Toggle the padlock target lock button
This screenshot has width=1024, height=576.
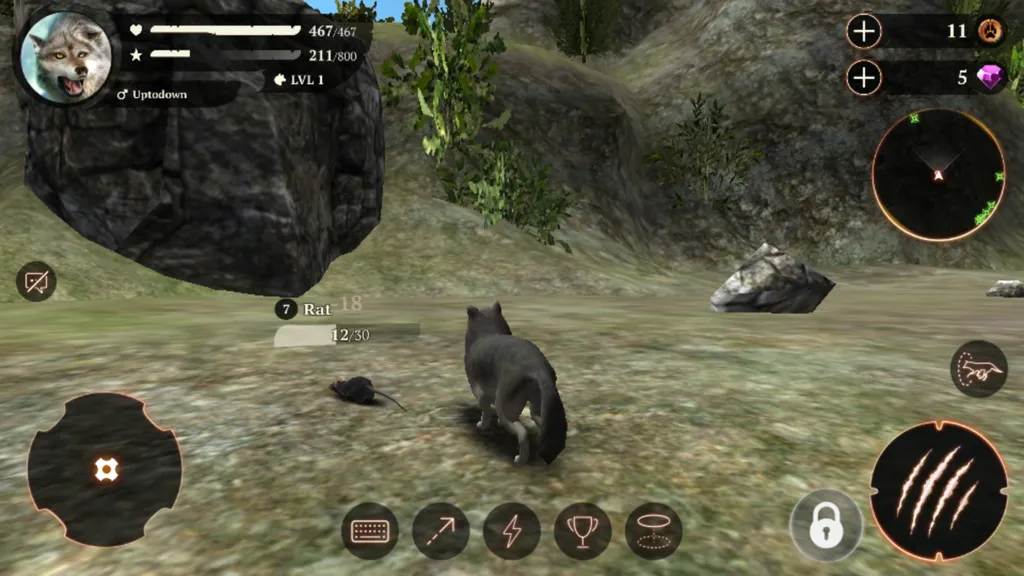pyautogui.click(x=825, y=524)
